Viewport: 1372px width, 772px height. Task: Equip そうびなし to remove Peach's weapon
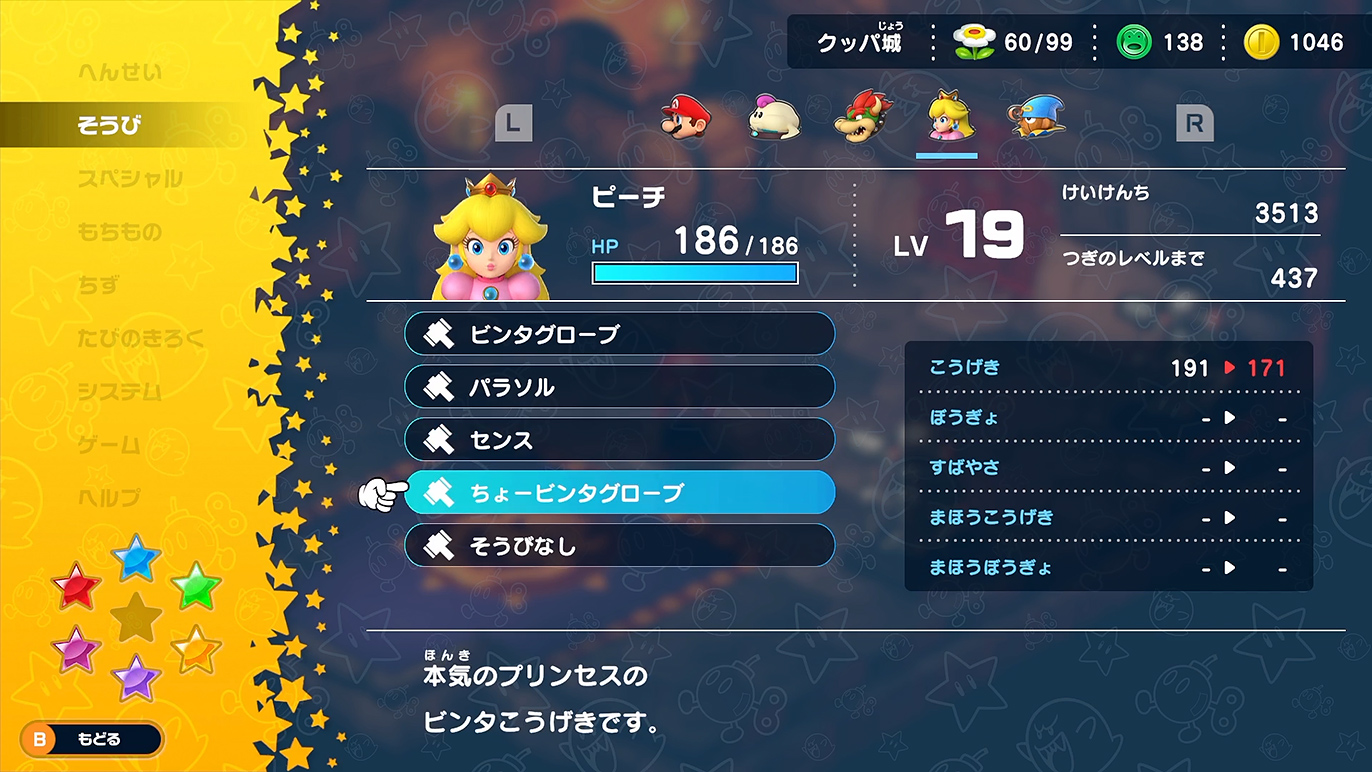click(x=620, y=545)
